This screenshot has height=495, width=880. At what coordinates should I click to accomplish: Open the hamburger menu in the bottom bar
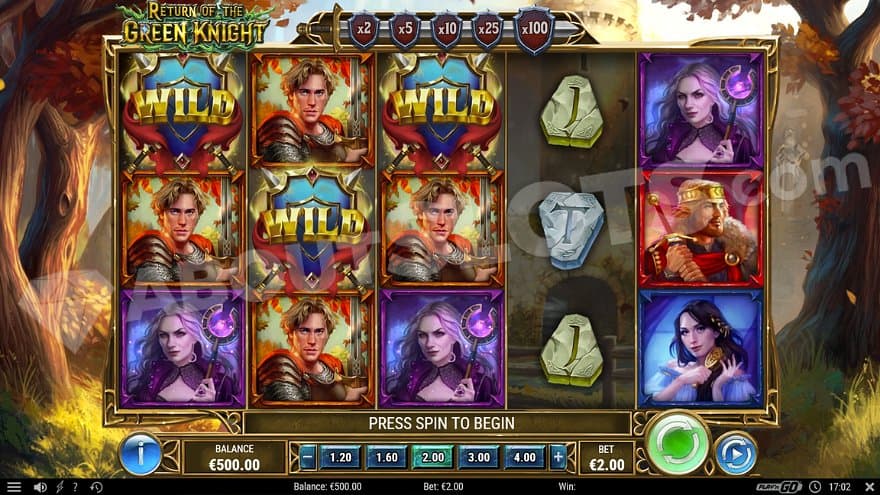pos(13,487)
